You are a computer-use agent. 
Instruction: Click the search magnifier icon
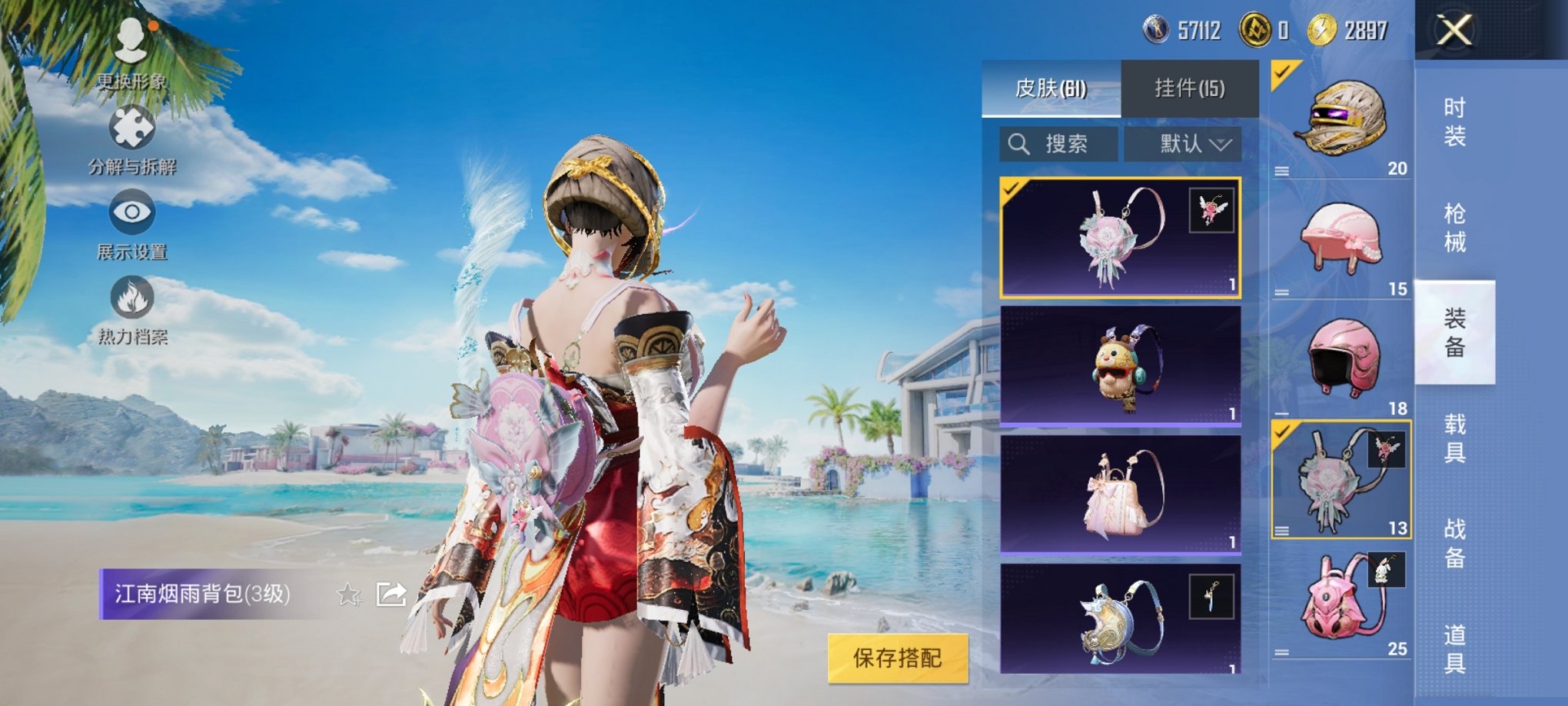(x=1020, y=142)
